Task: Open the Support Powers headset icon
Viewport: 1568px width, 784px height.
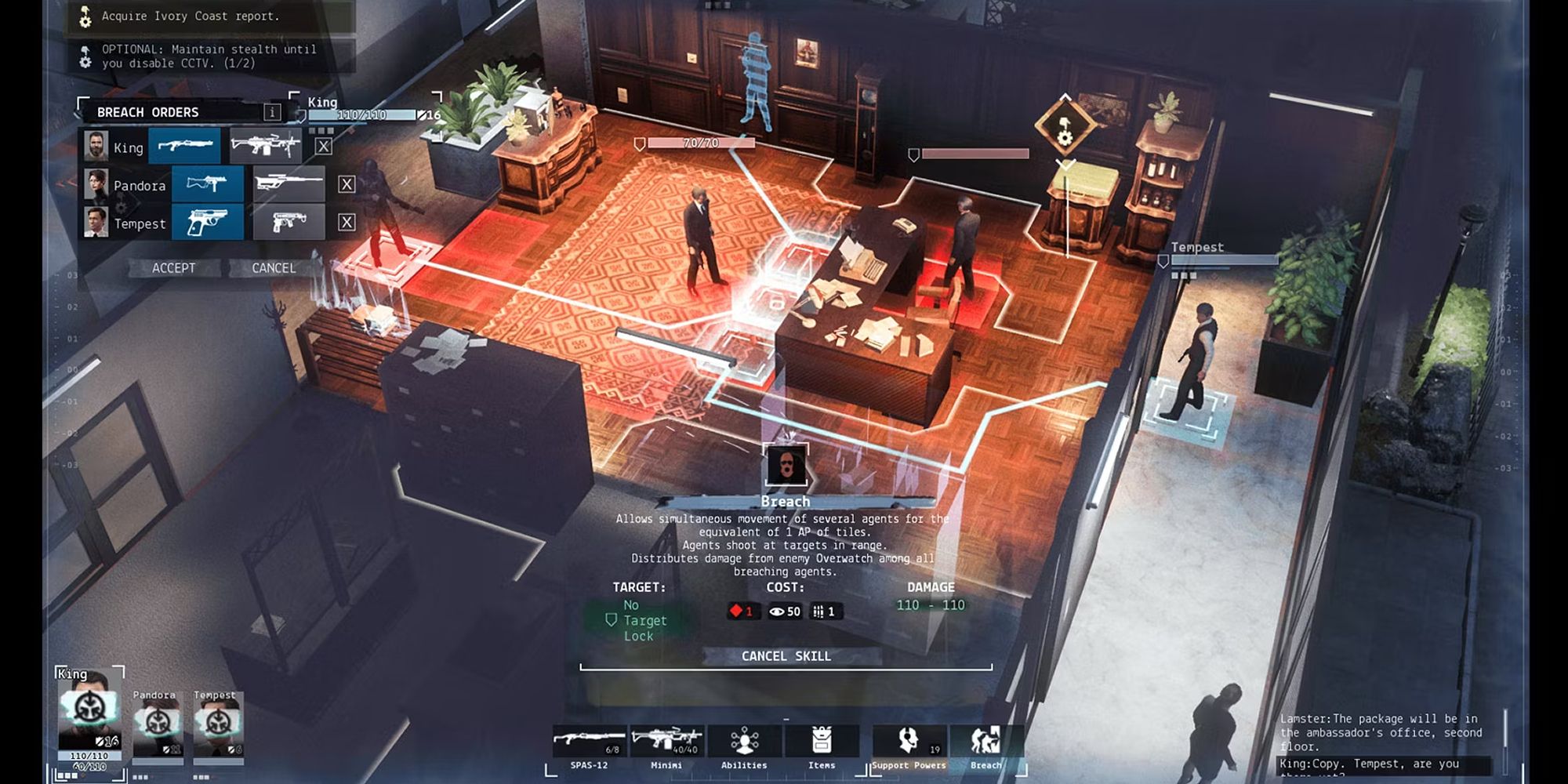Action: coord(908,741)
